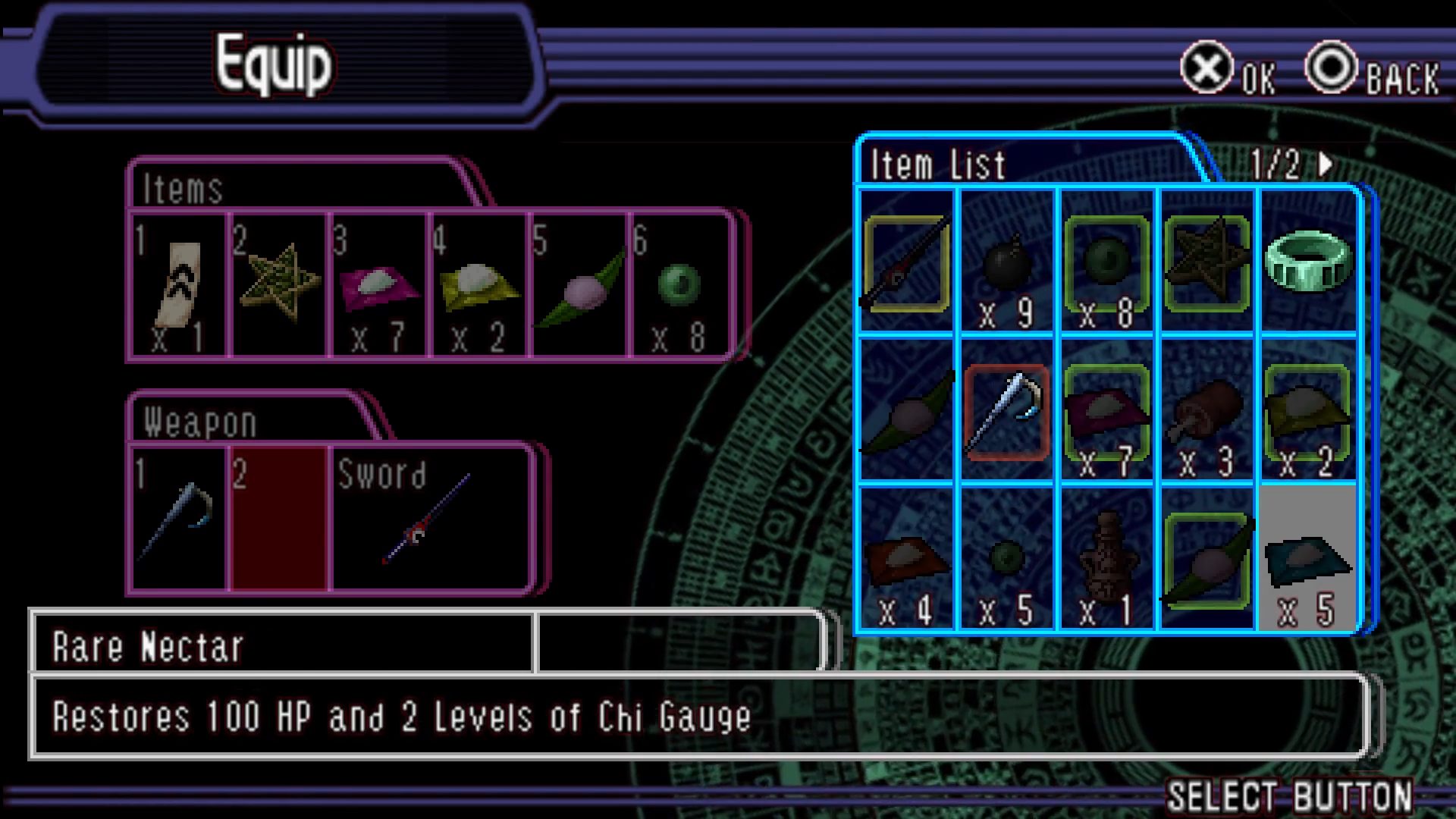Select the yellow-framed sword in Item List
Screen dimensions: 1456x819
pyautogui.click(x=906, y=262)
